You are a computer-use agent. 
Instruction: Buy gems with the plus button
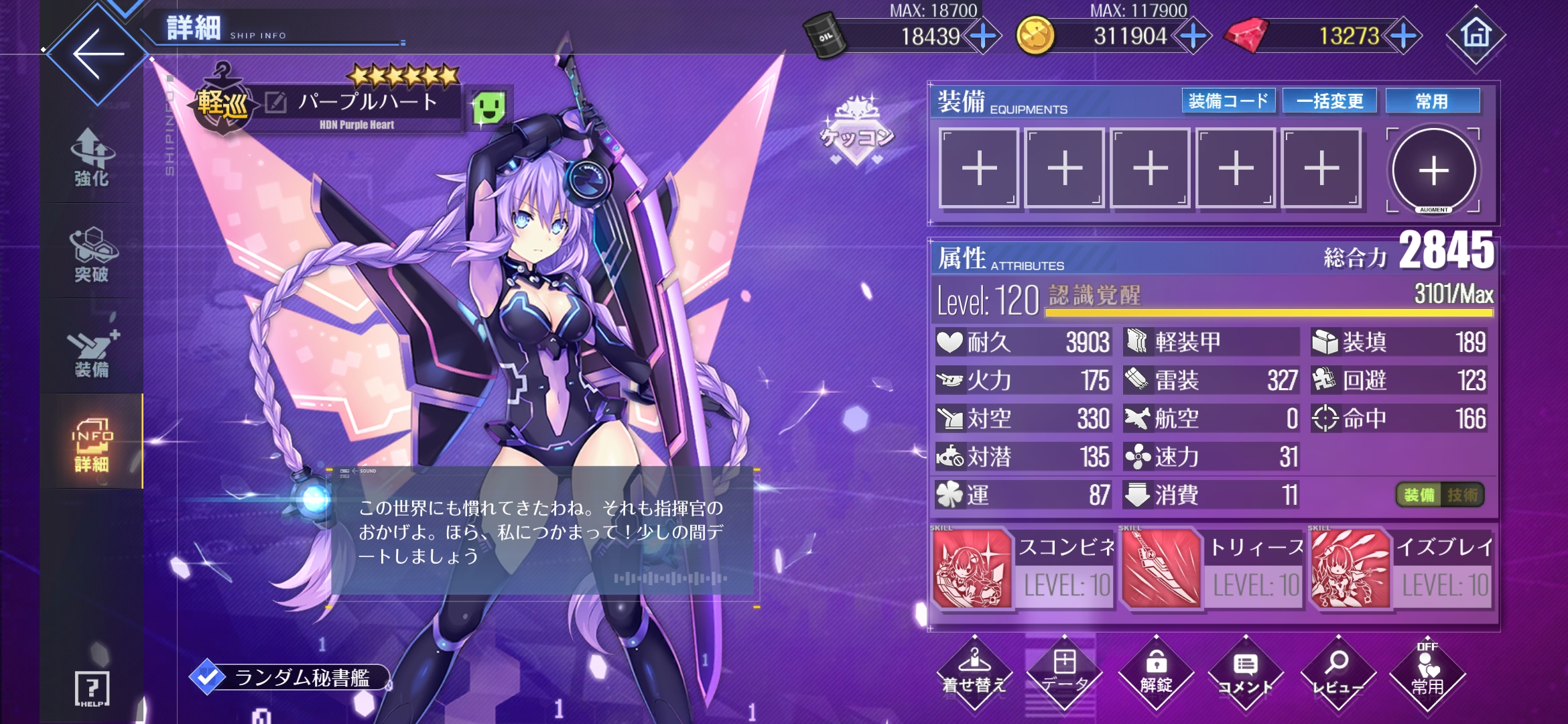[1403, 36]
